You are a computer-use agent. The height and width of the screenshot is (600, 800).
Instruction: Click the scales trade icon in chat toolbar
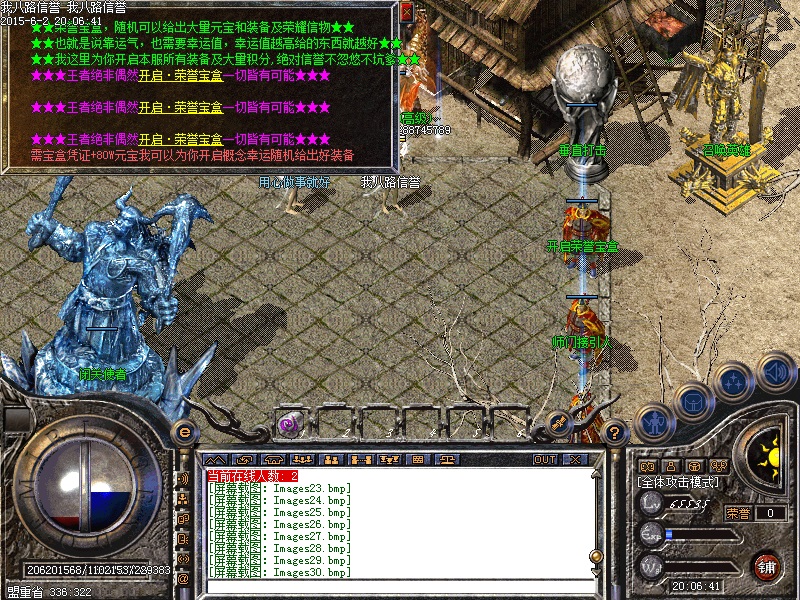click(x=447, y=459)
